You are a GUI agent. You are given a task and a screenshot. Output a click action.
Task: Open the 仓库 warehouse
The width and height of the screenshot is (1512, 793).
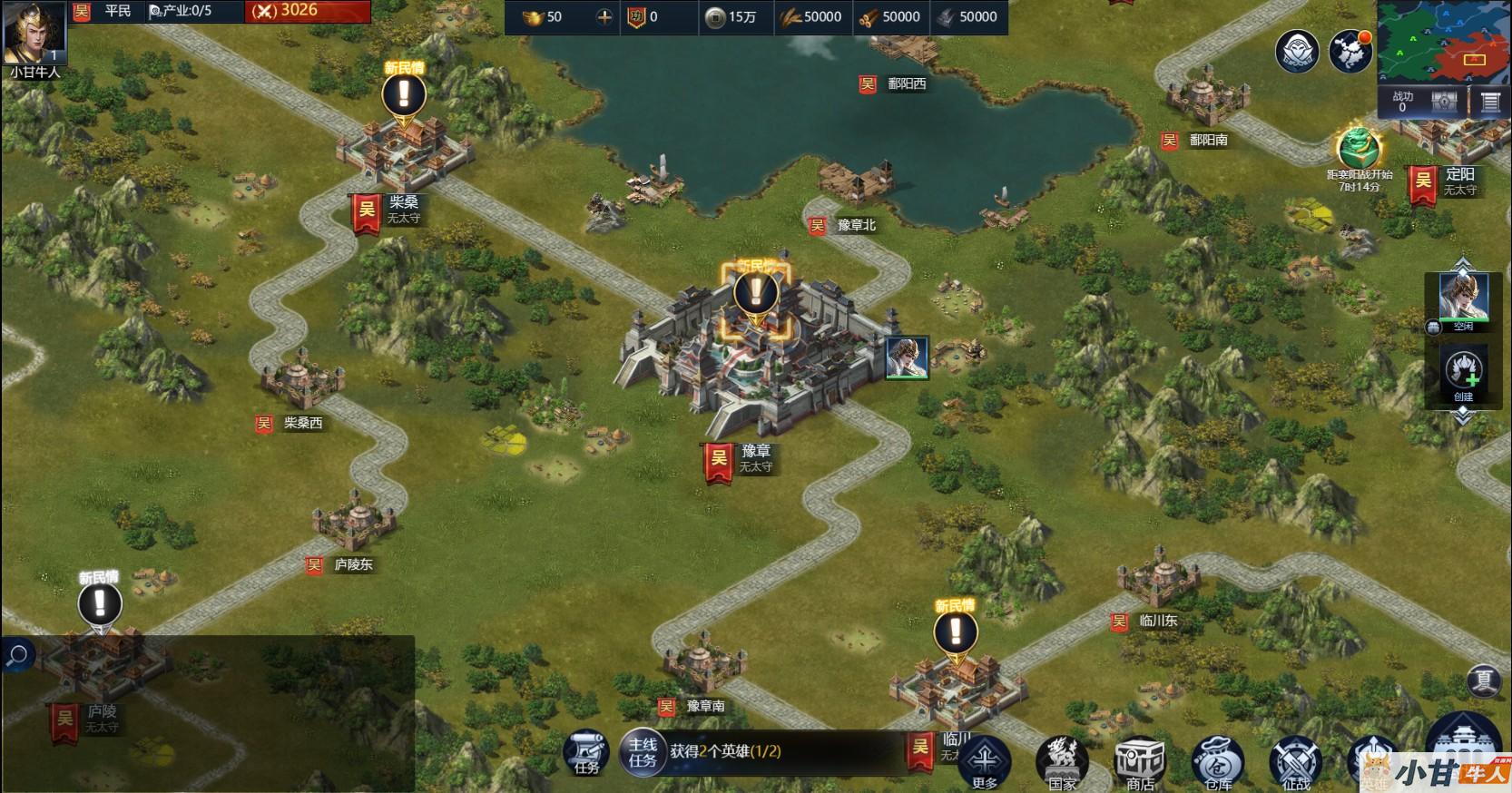[x=1218, y=762]
